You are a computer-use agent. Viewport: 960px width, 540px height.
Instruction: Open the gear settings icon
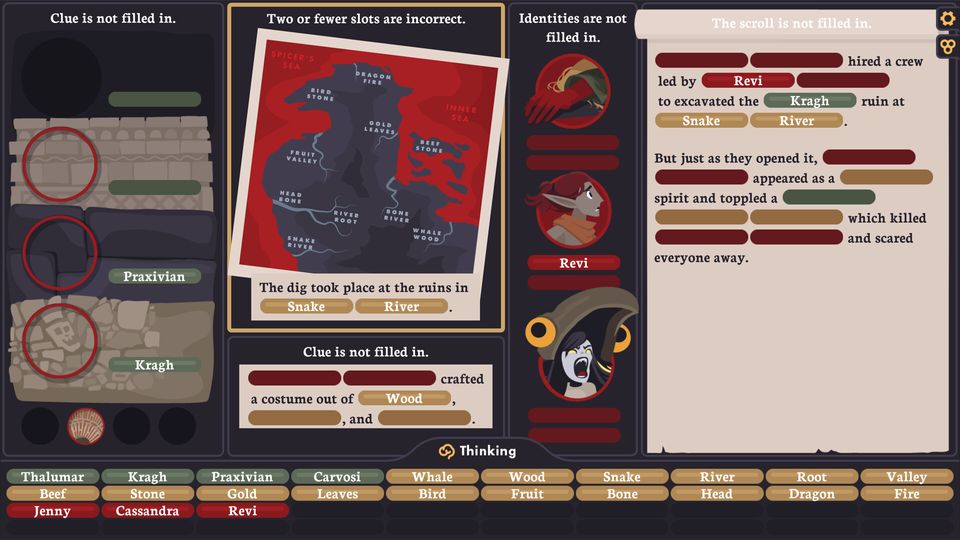click(x=947, y=19)
